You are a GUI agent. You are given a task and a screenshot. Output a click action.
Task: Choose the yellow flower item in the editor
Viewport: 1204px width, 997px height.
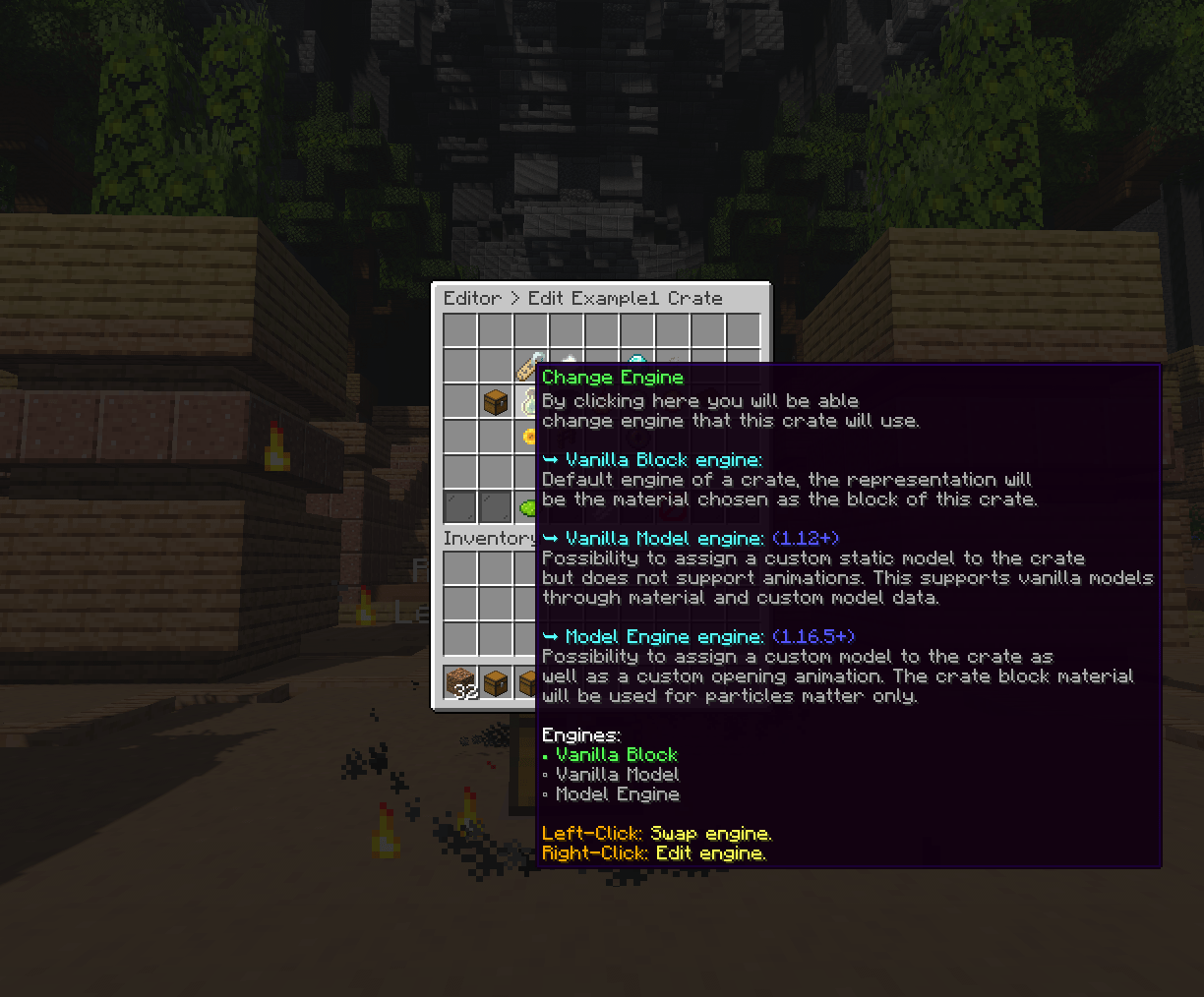(x=529, y=436)
